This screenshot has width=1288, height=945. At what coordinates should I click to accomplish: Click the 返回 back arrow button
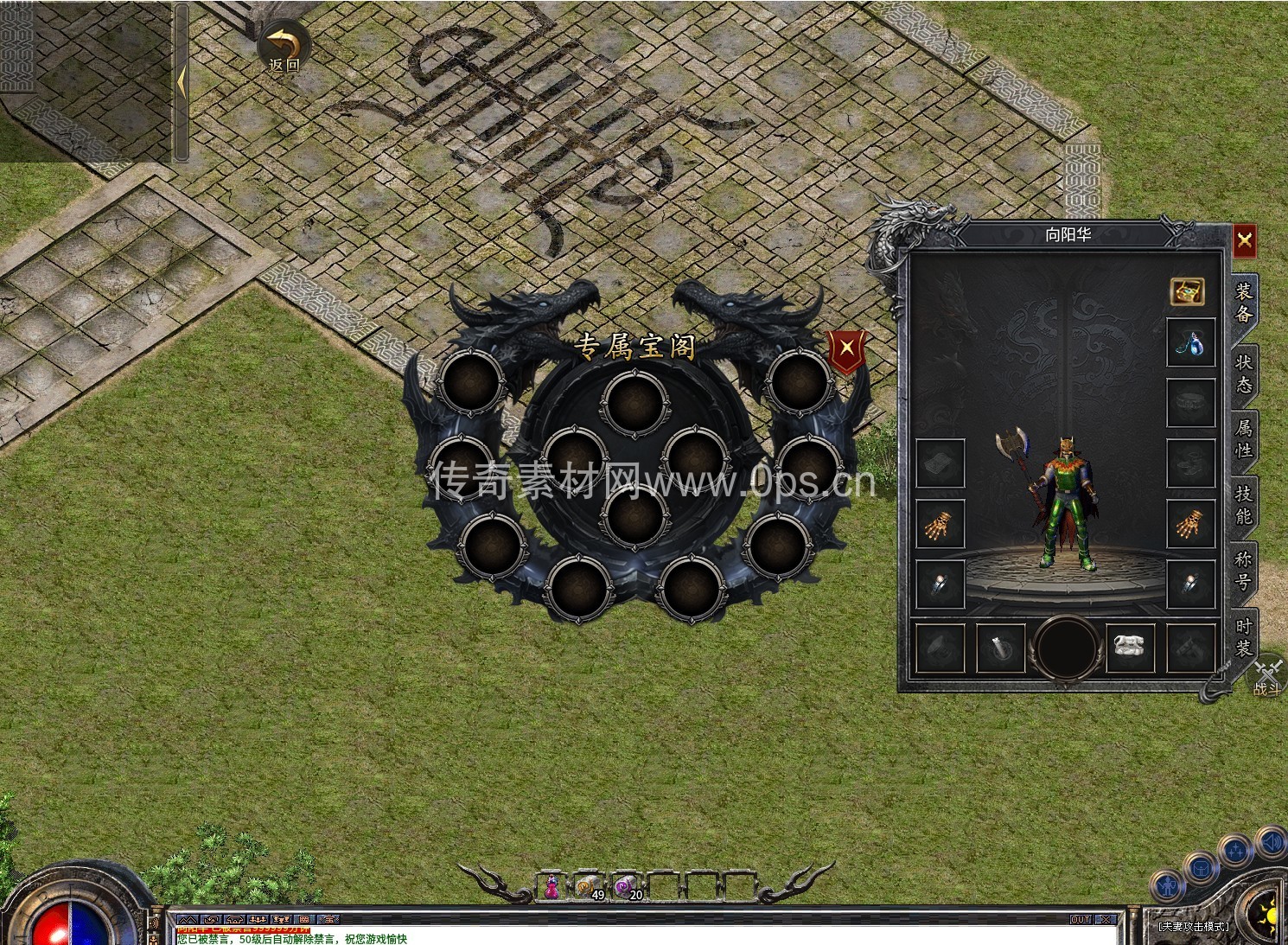tap(284, 48)
